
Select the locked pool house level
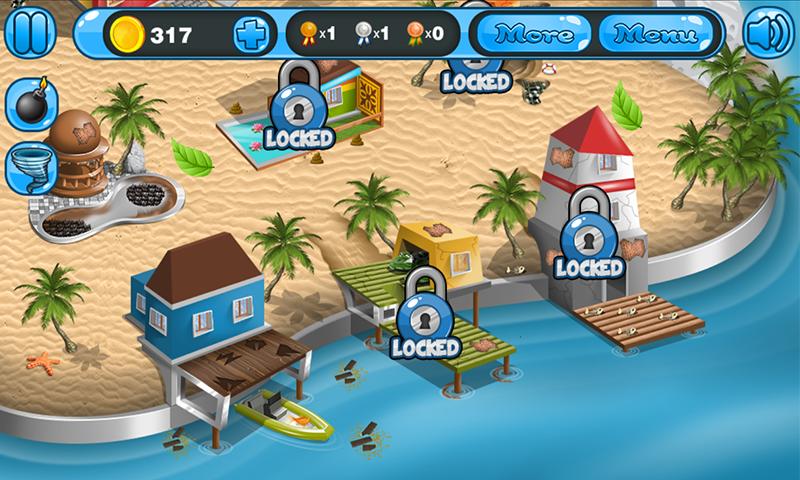point(296,108)
